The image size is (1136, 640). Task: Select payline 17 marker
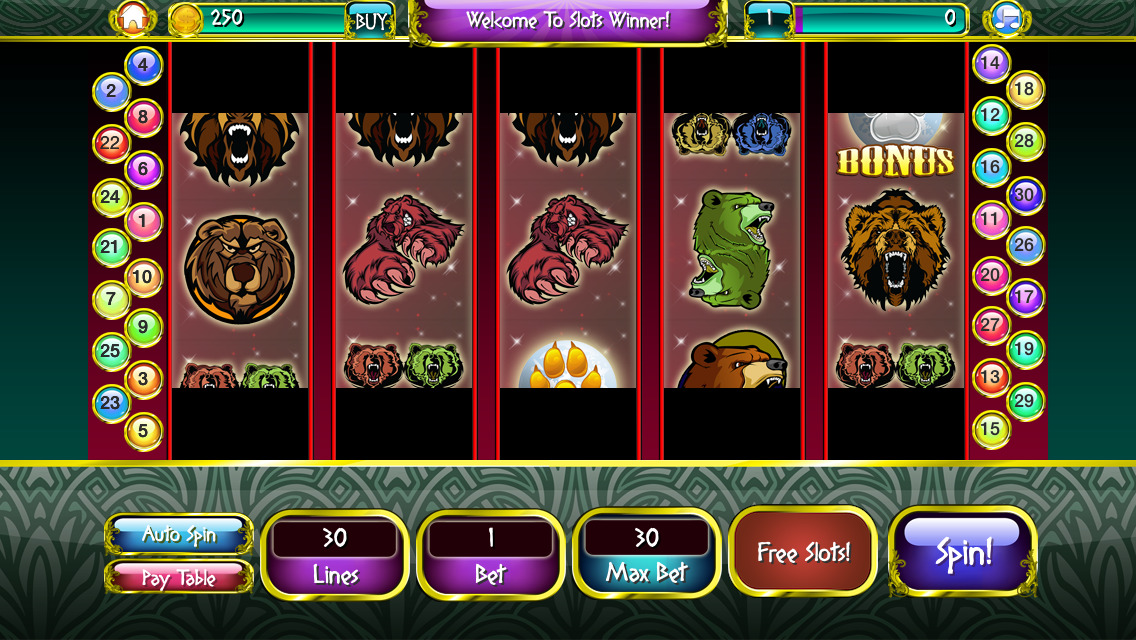tap(1025, 297)
